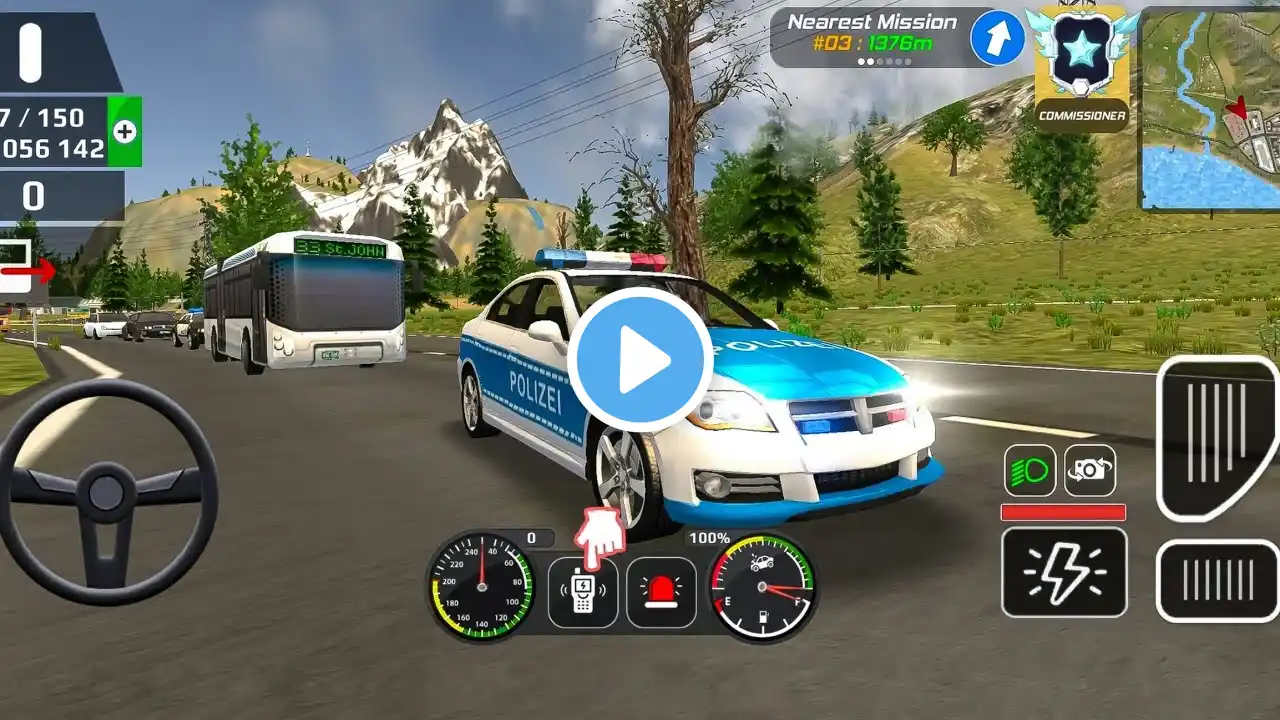Open the Commissioner rank badge
1280x720 pixels.
[1081, 67]
